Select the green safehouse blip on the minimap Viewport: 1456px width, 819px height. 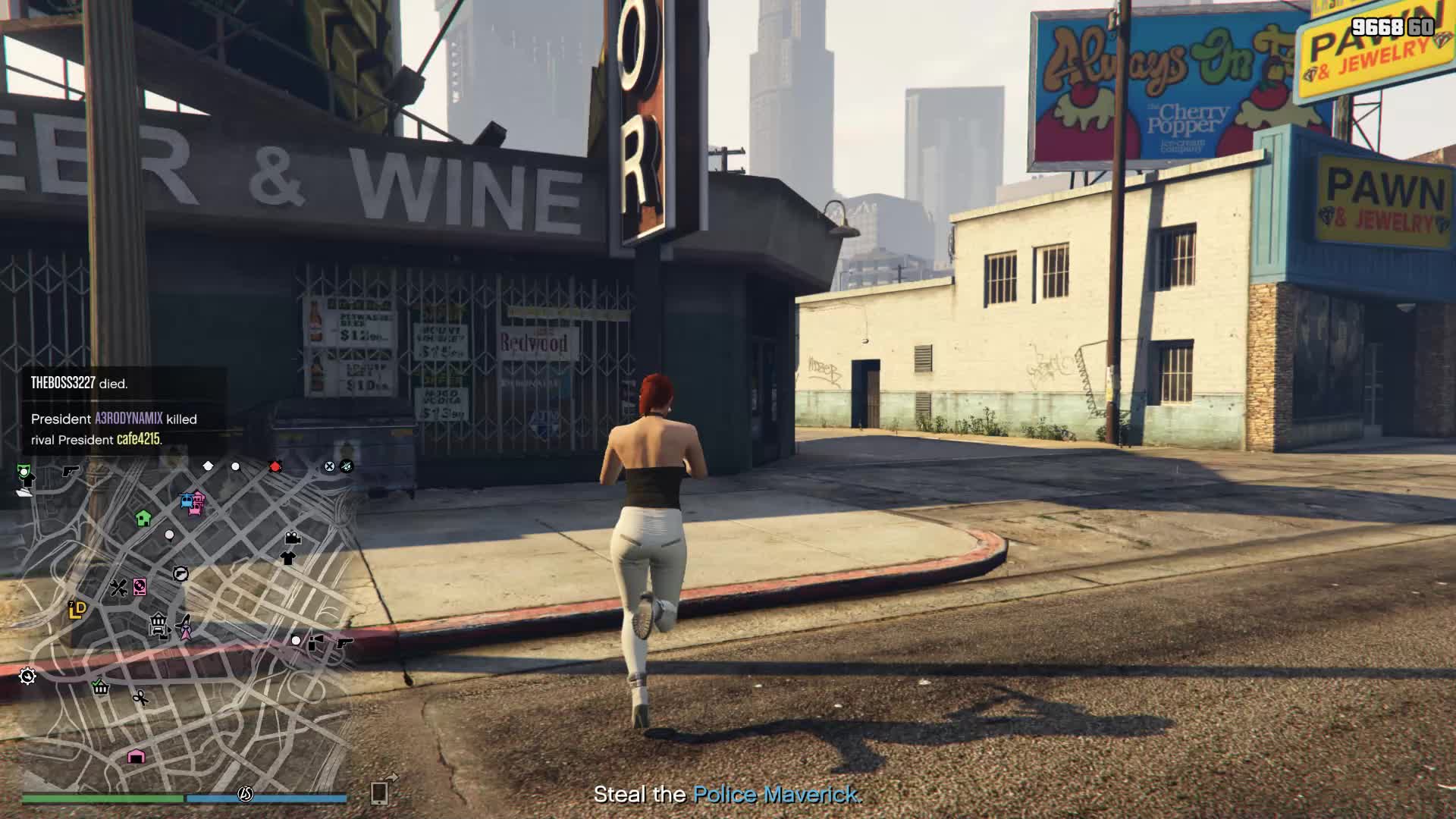[143, 519]
